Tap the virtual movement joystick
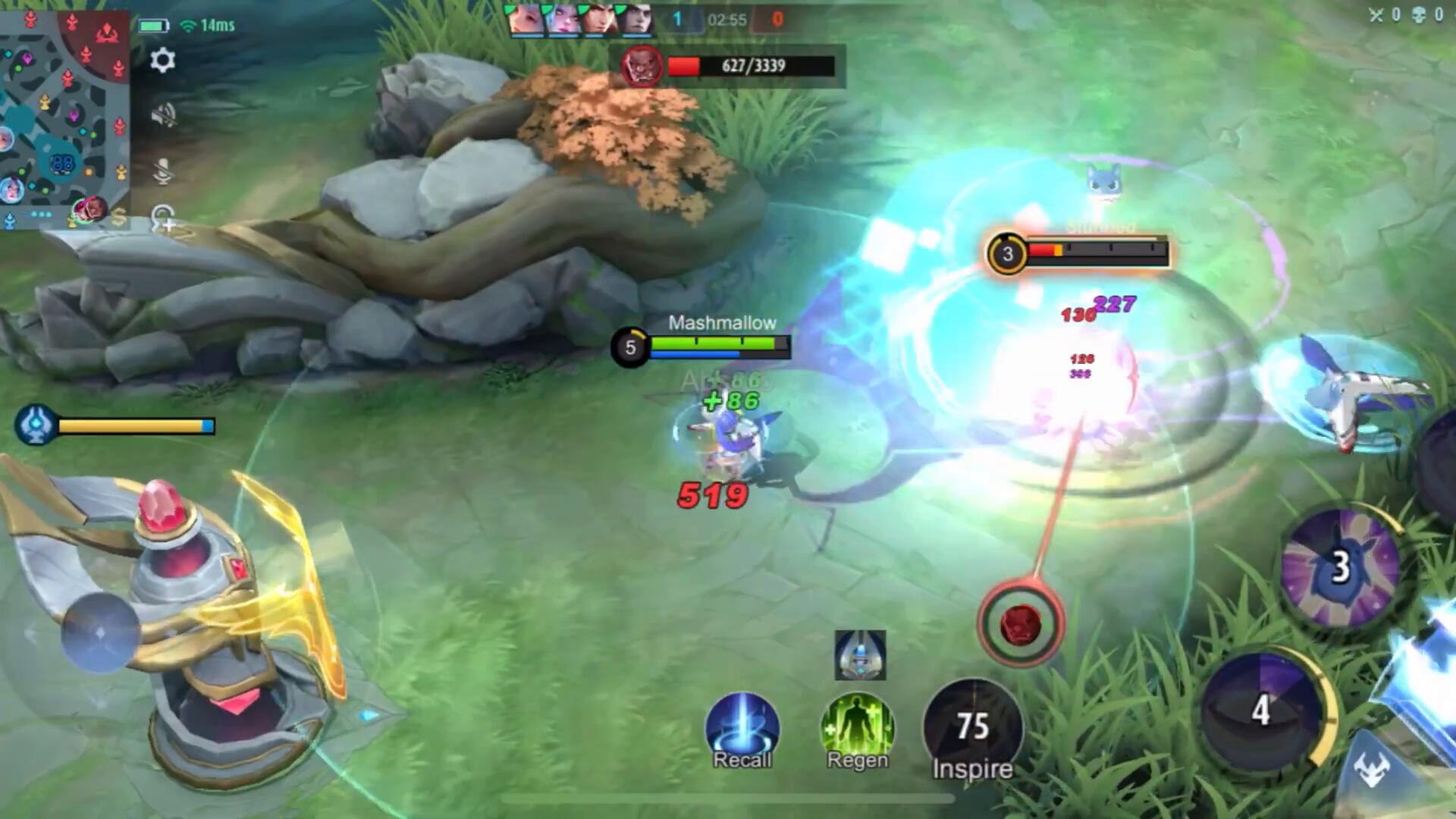This screenshot has height=819, width=1456. (x=100, y=632)
